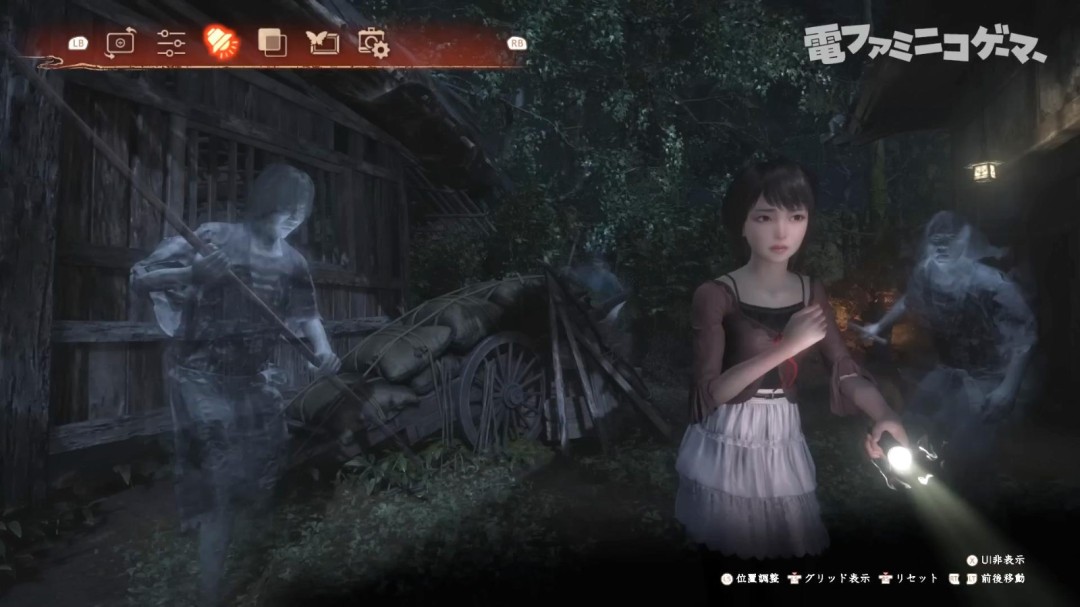Viewport: 1080px width, 607px height.
Task: Switch to the butterfly frame tab
Action: [x=322, y=42]
